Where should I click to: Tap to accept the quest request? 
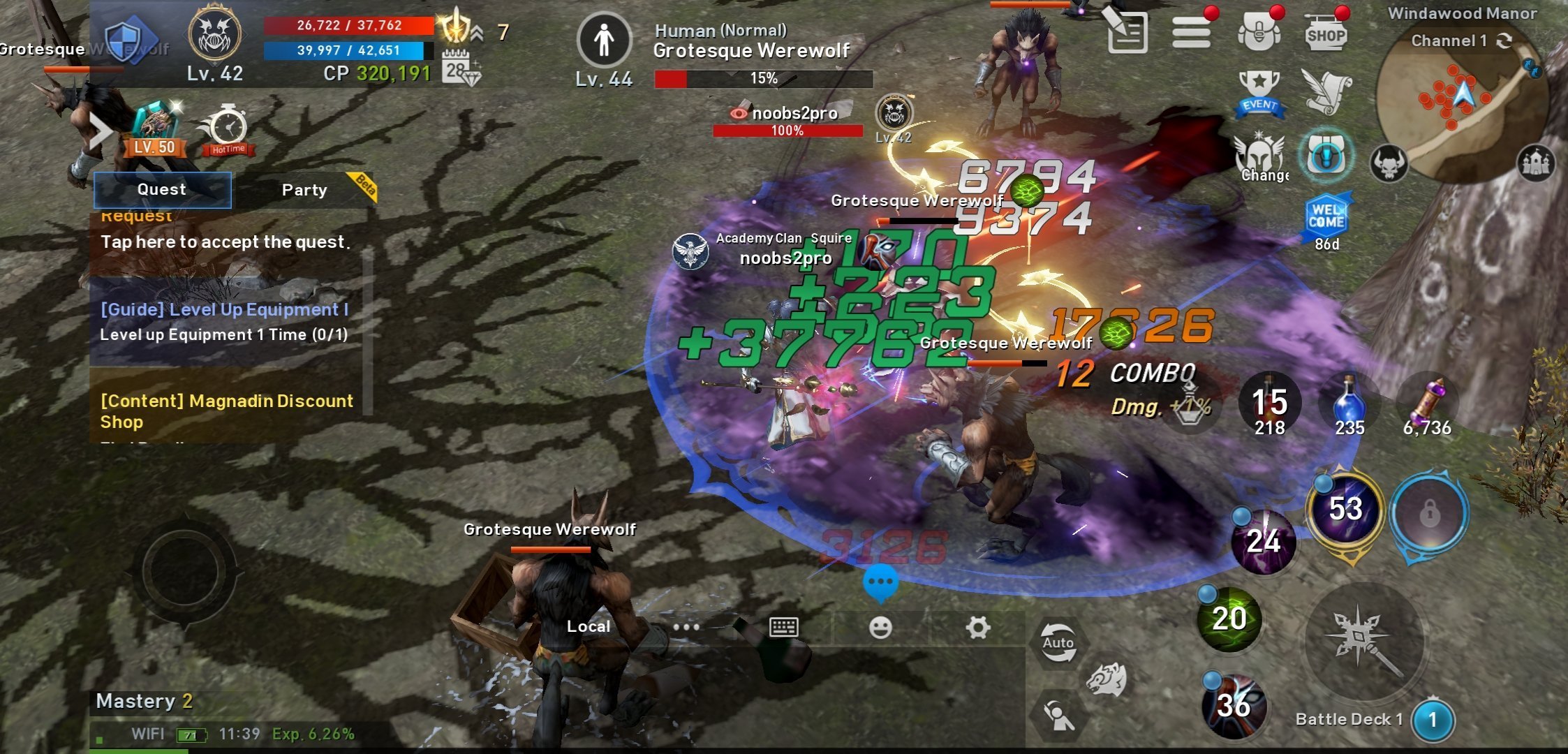(x=225, y=242)
